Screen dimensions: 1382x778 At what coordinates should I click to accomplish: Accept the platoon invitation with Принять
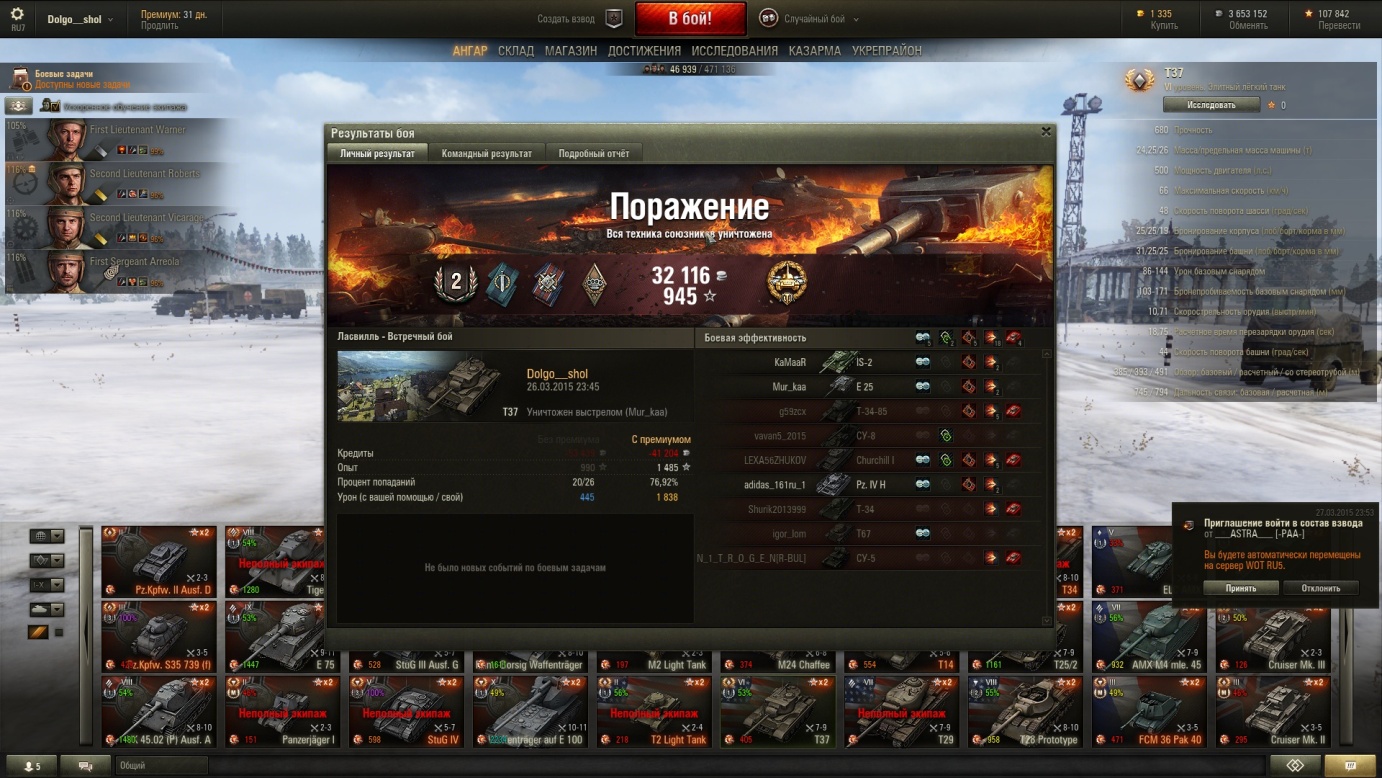pos(1240,588)
